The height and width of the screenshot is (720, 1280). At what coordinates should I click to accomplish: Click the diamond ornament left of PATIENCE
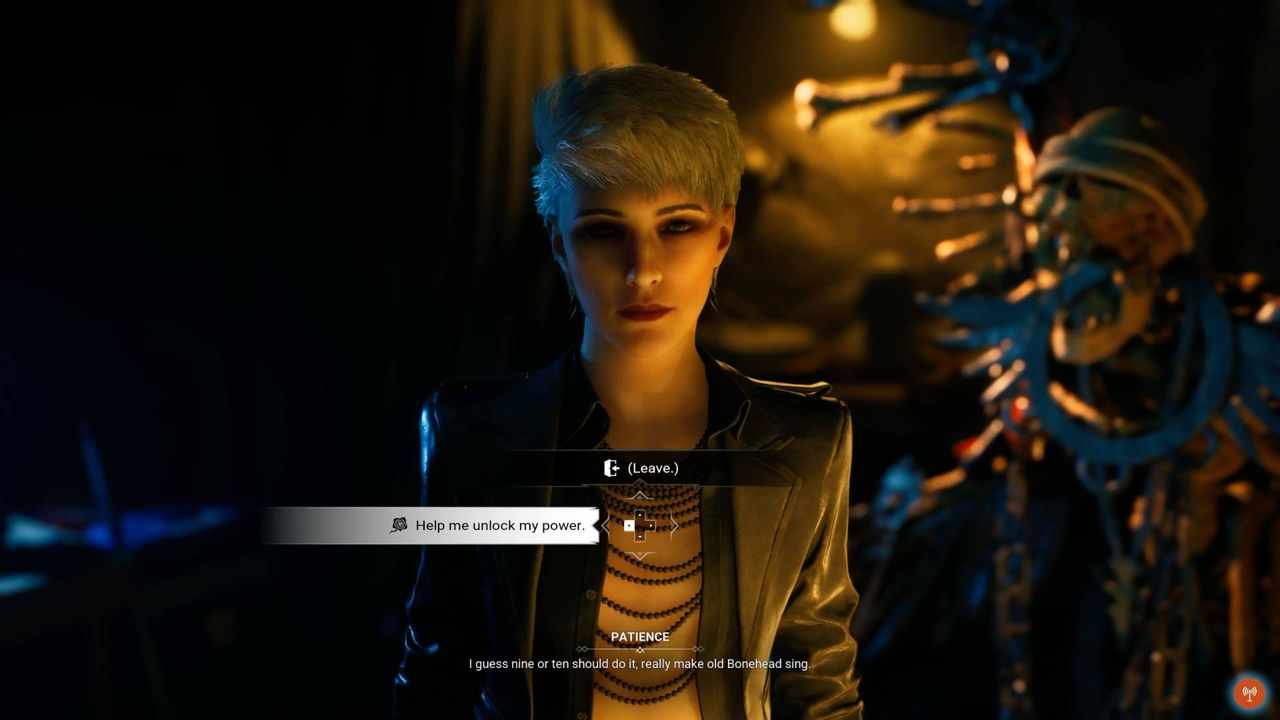[x=583, y=649]
